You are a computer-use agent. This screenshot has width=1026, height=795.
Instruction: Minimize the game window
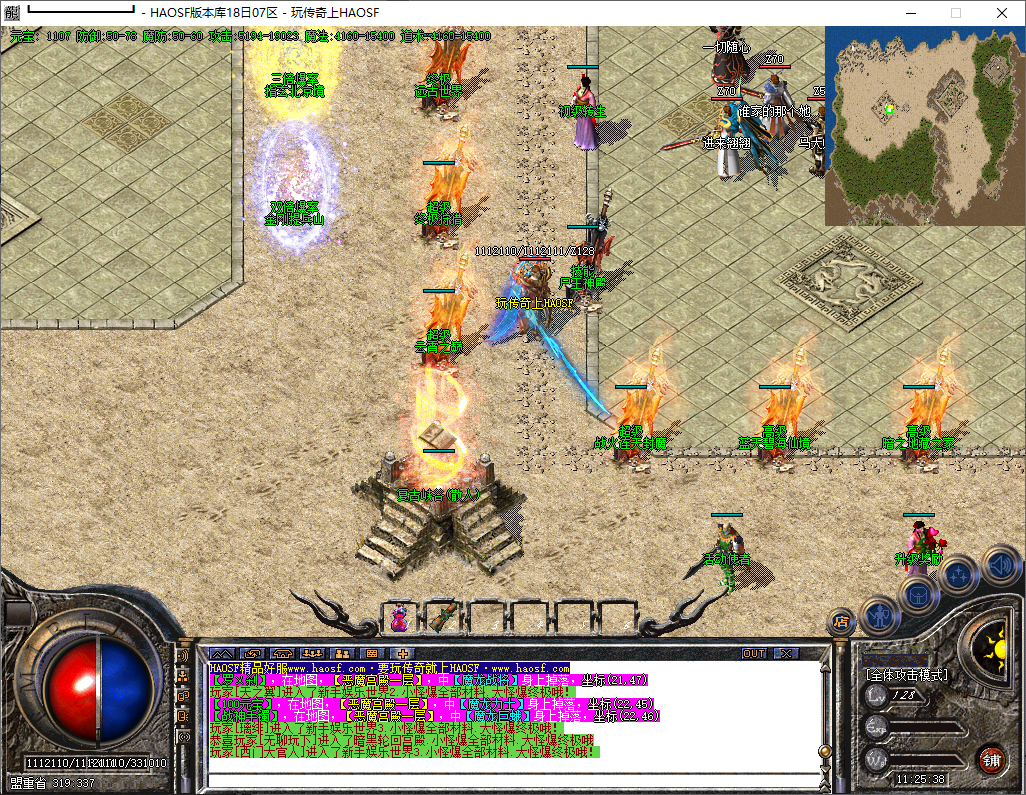pyautogui.click(x=910, y=13)
